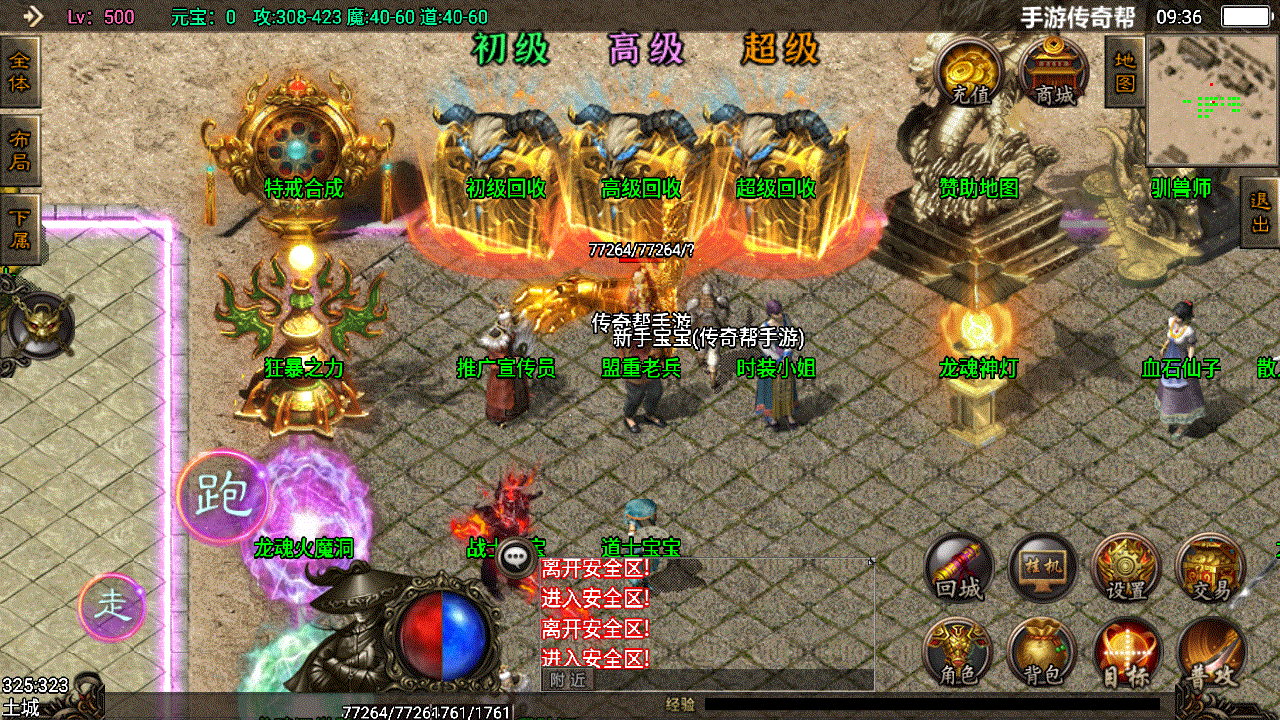
Task: Switch movement to 走 walk mode
Action: tap(112, 607)
